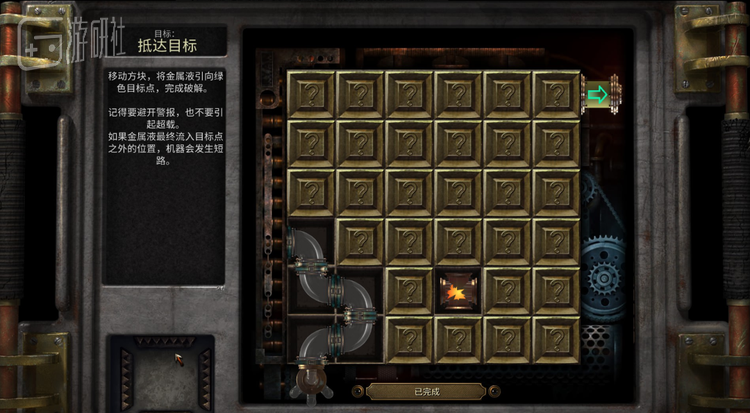Click the green arrow target marker
Image resolution: width=750 pixels, height=413 pixels.
coord(598,95)
